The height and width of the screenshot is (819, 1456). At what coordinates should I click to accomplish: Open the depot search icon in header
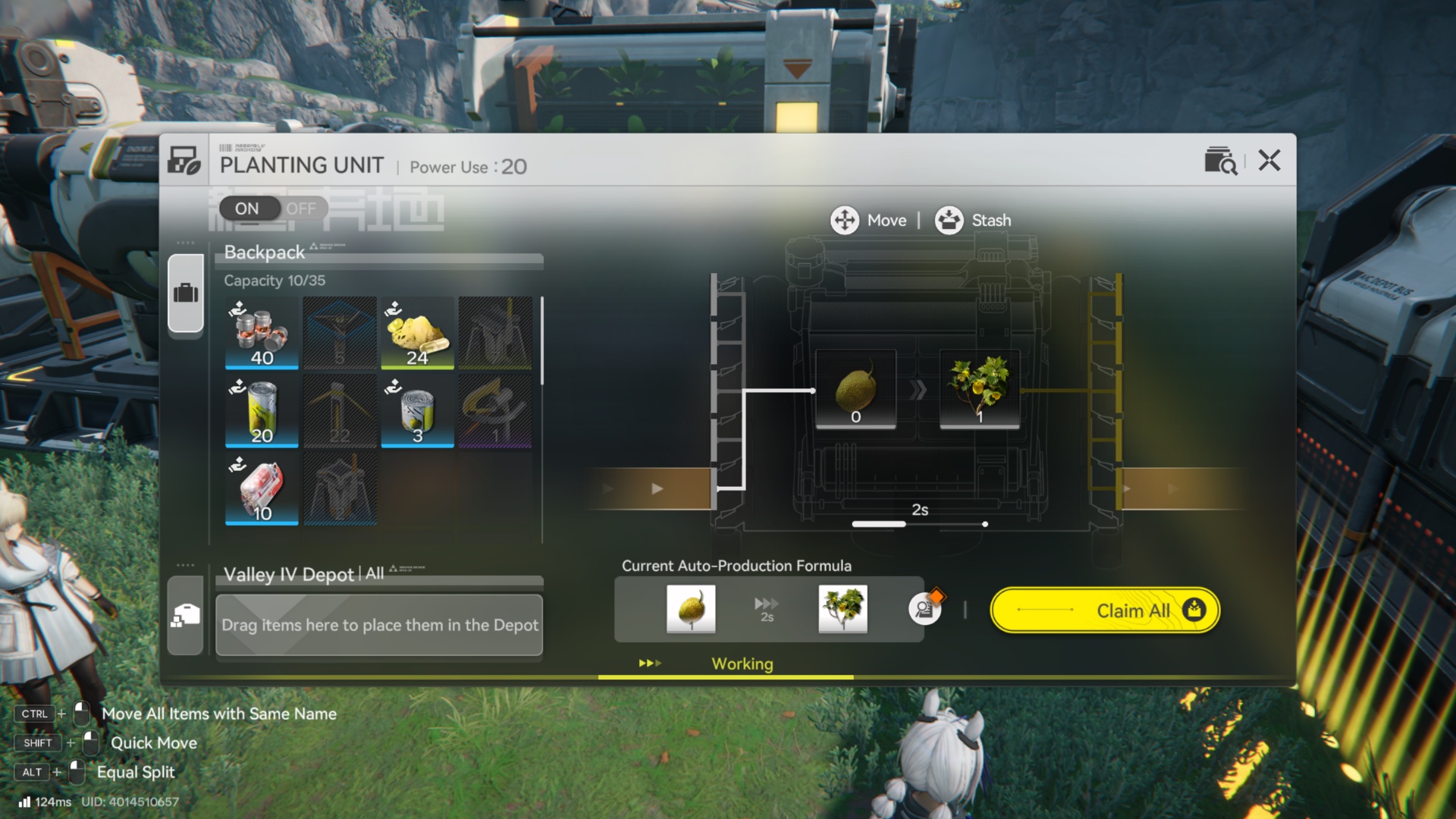(x=1220, y=161)
